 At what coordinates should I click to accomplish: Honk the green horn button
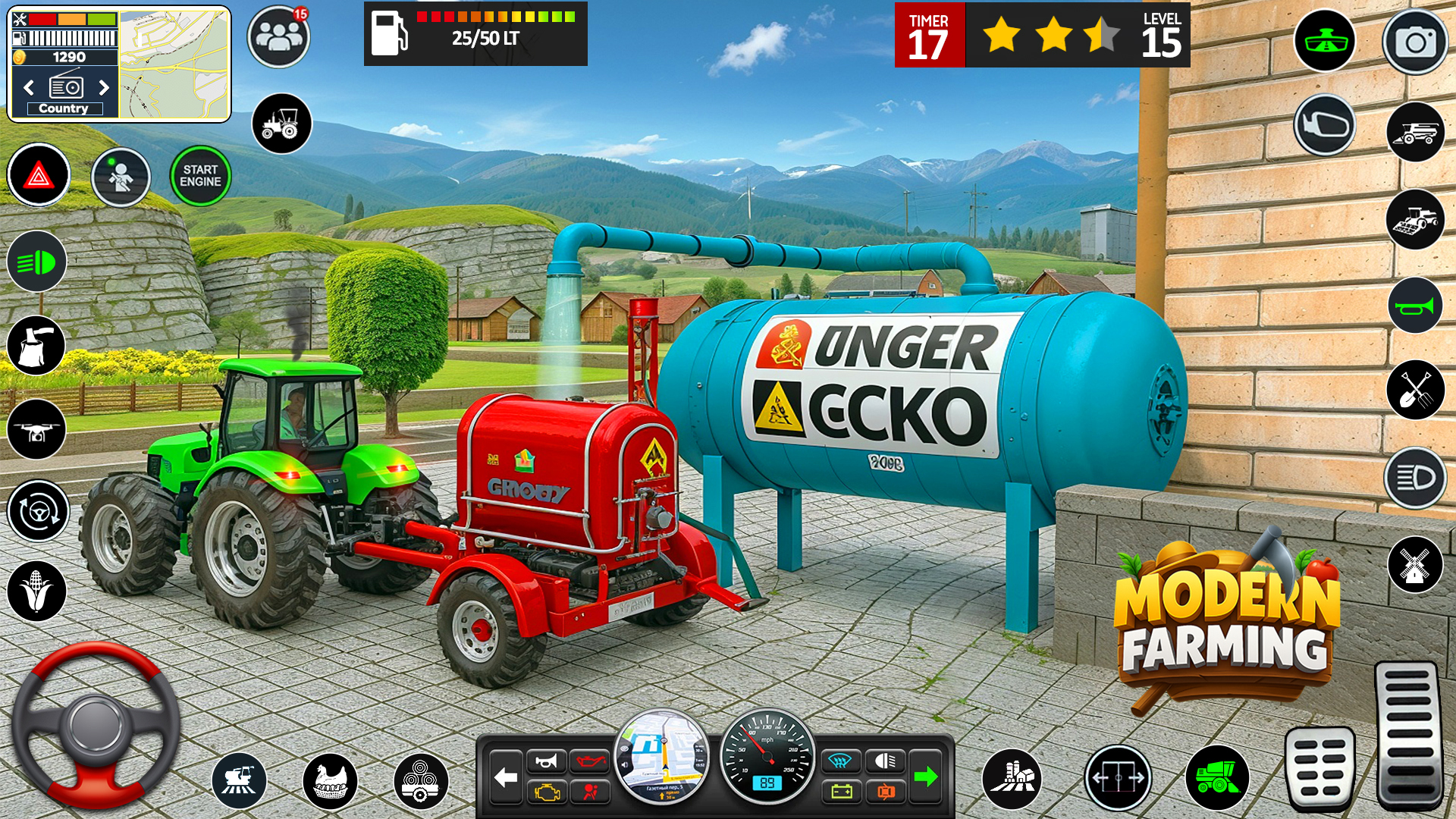point(1415,306)
